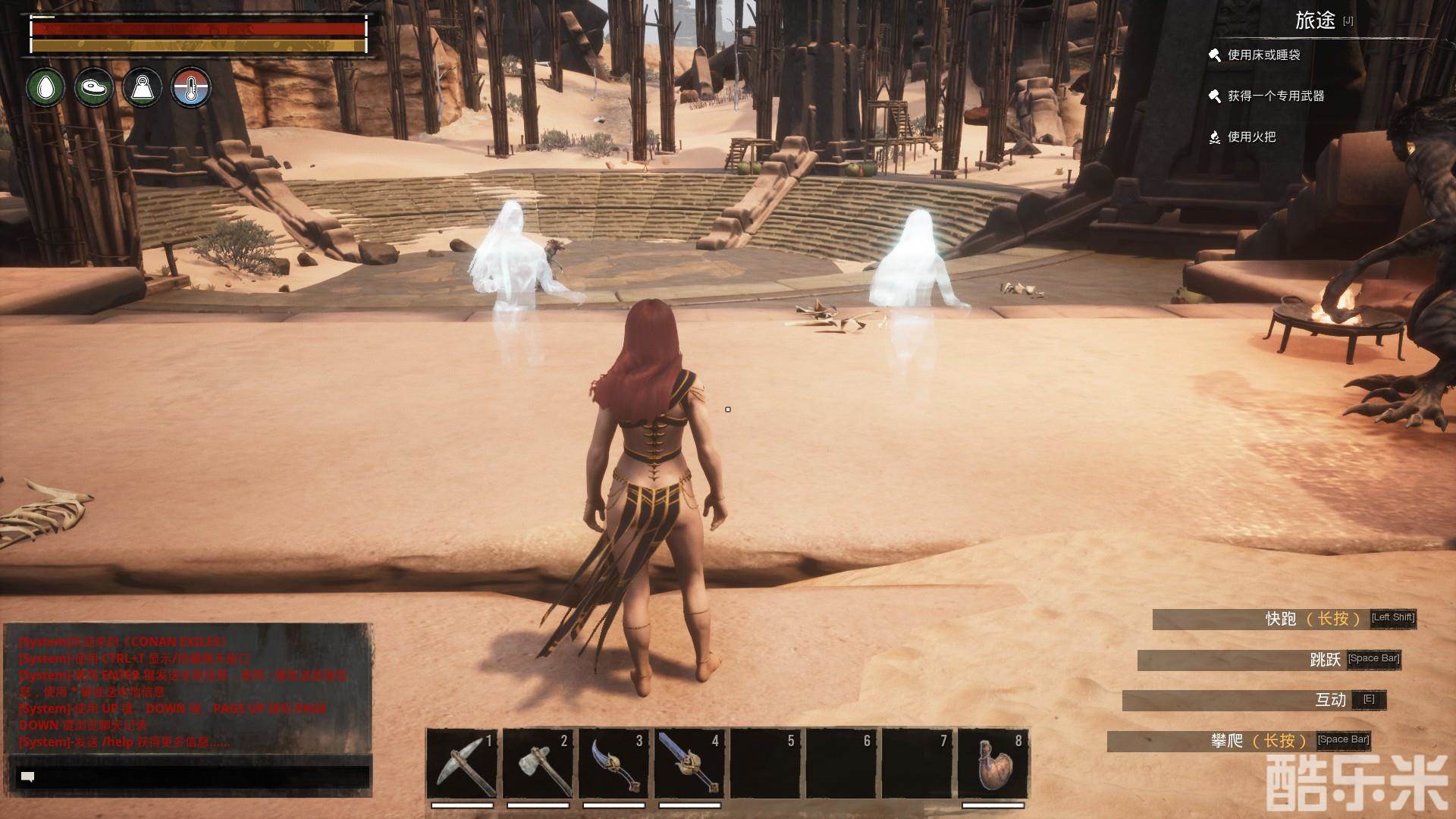Screen dimensions: 1456x819
Task: Choose the curved dagger hotbar slot
Action: pos(613,763)
